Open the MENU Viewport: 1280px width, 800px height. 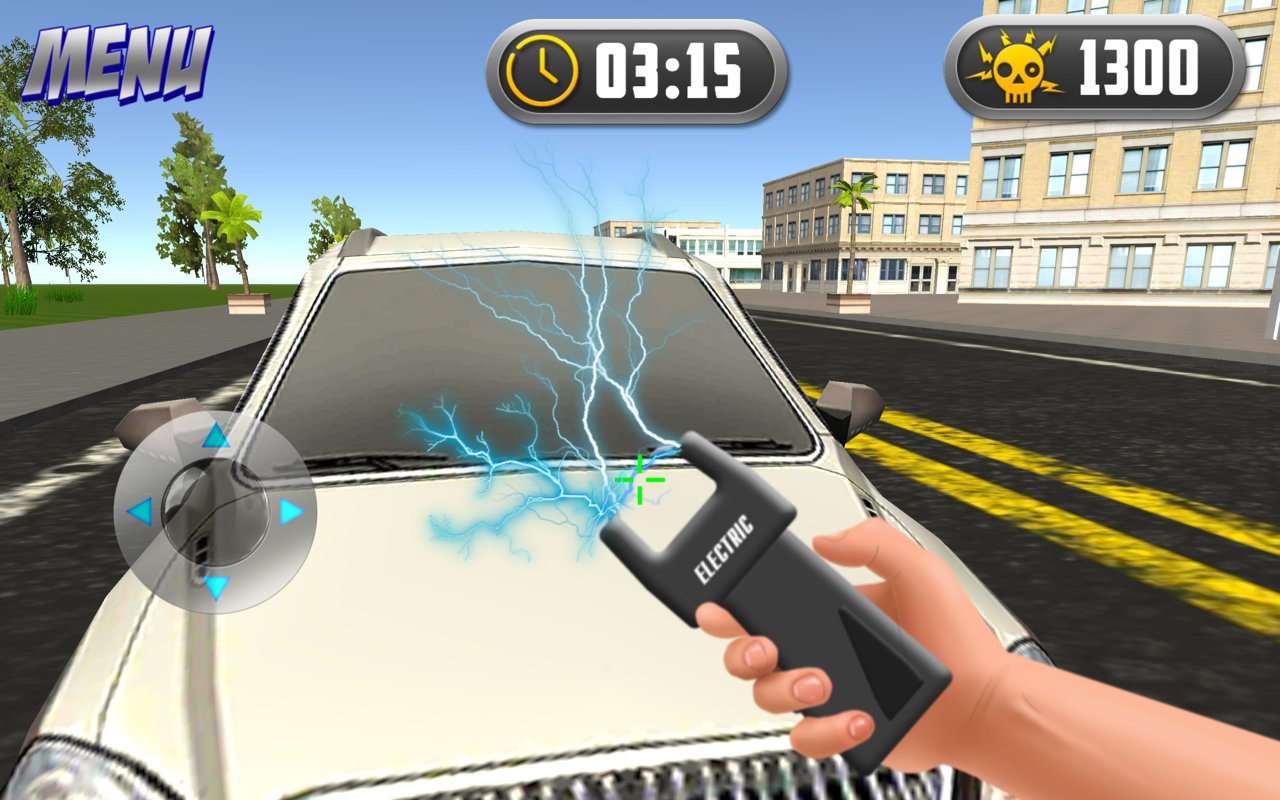tap(118, 60)
